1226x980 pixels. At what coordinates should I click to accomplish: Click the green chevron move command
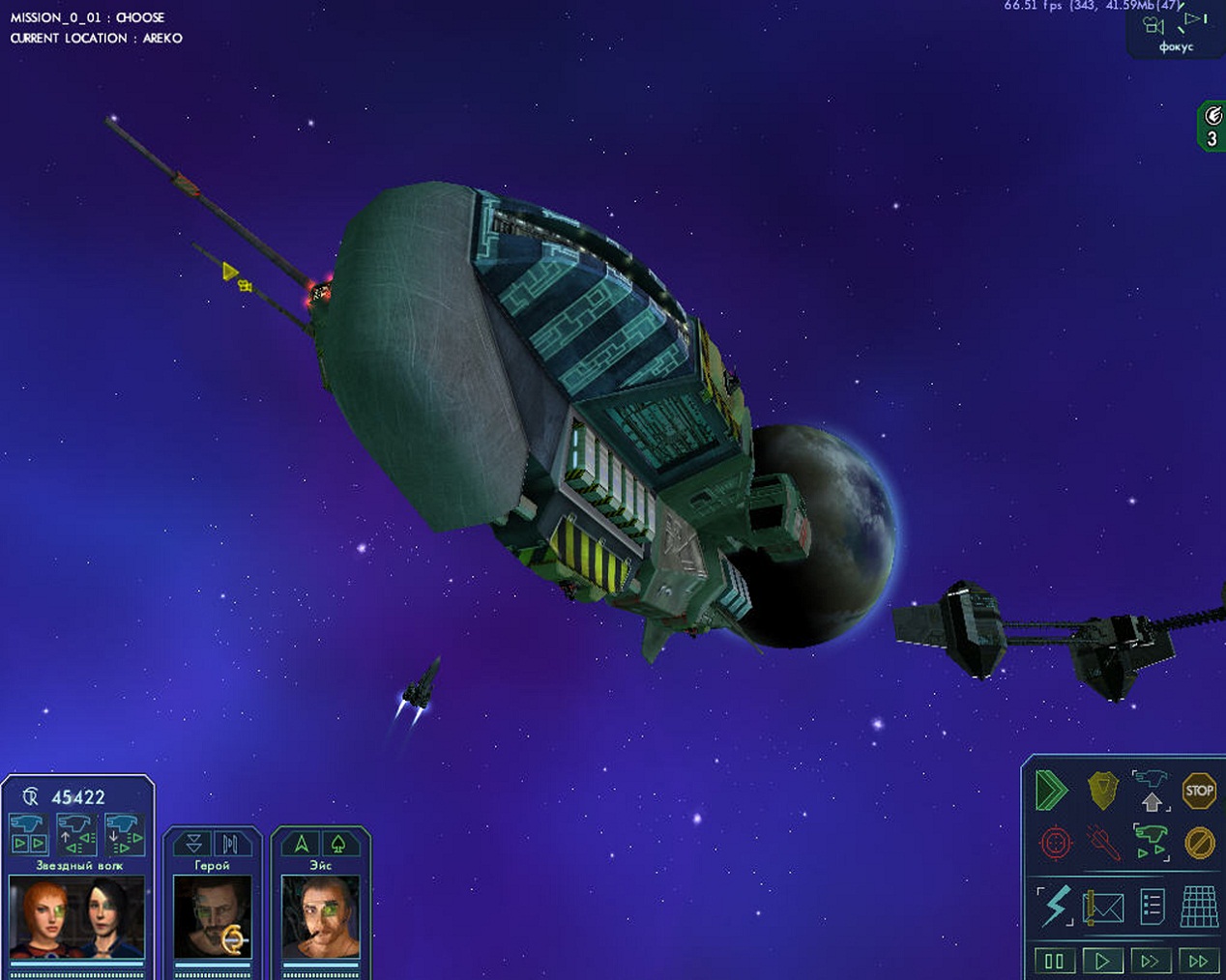(1052, 791)
